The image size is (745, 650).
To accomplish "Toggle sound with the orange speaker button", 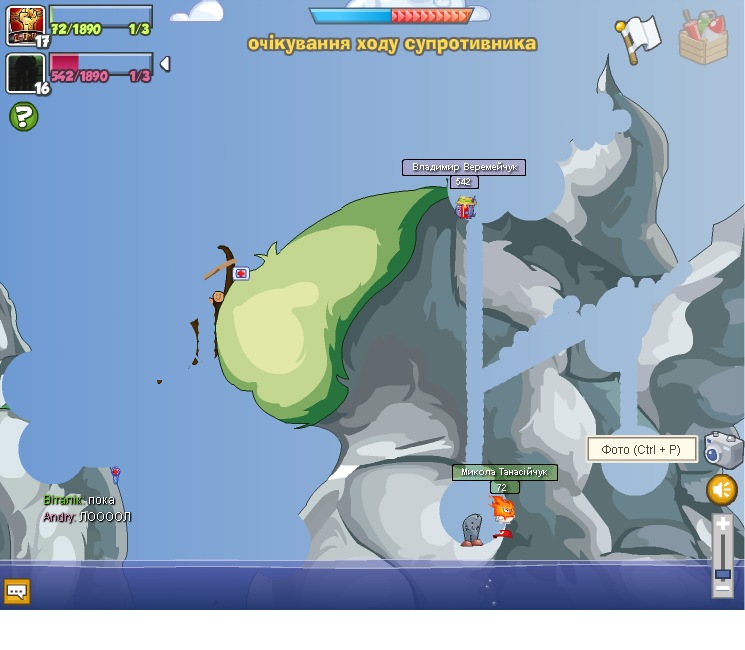I will tap(722, 490).
